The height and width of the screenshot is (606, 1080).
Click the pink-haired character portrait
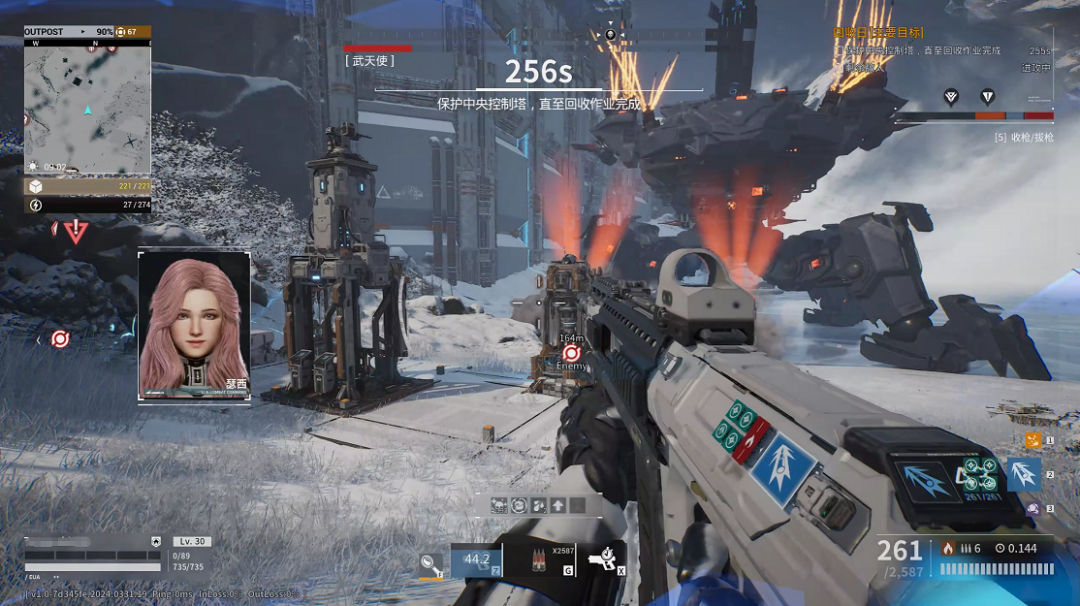[x=194, y=324]
